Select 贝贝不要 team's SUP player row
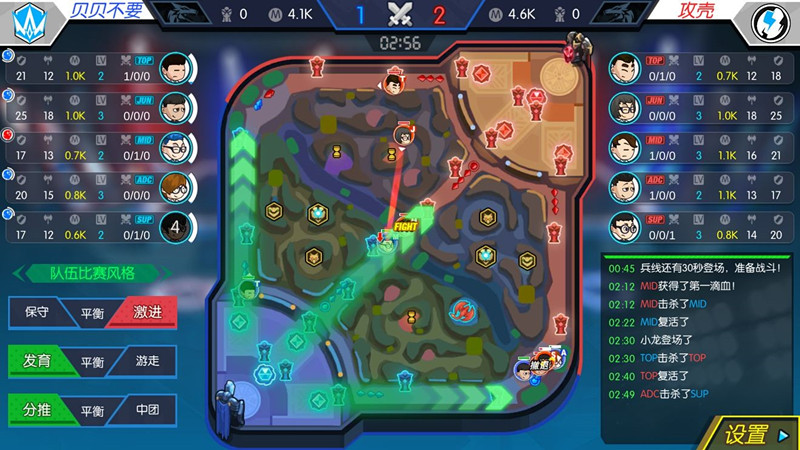800x450 pixels. pos(100,228)
